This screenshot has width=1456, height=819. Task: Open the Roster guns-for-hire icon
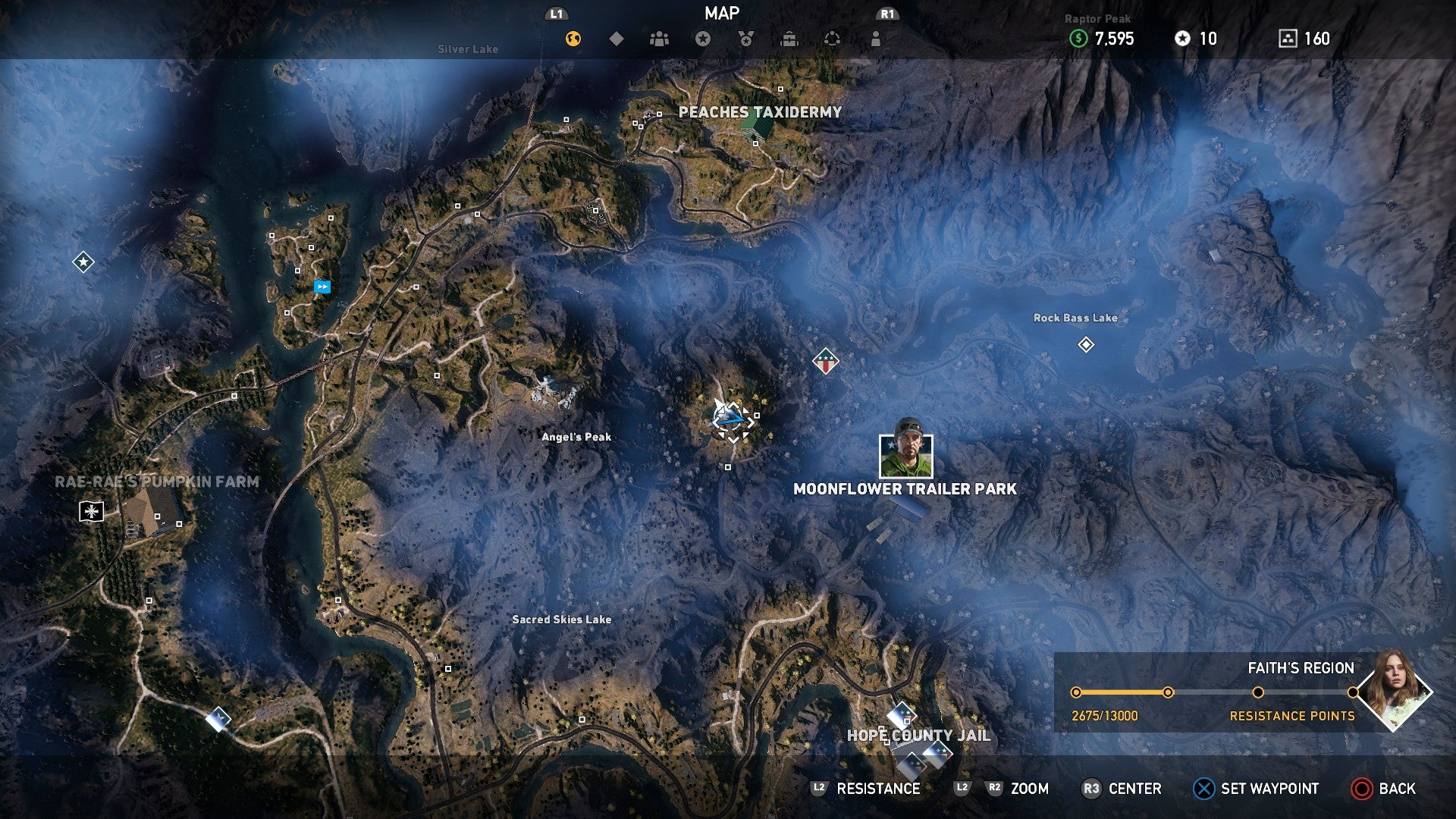(x=658, y=36)
